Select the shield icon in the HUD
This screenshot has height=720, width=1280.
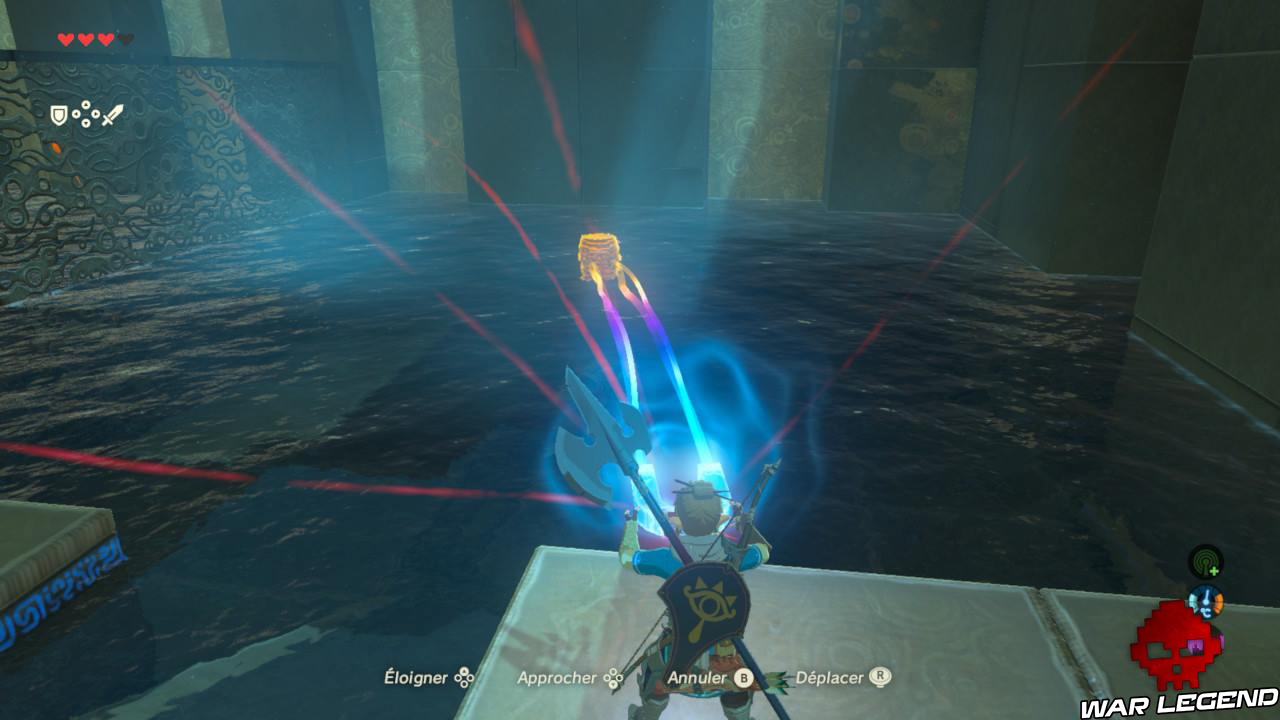click(58, 115)
